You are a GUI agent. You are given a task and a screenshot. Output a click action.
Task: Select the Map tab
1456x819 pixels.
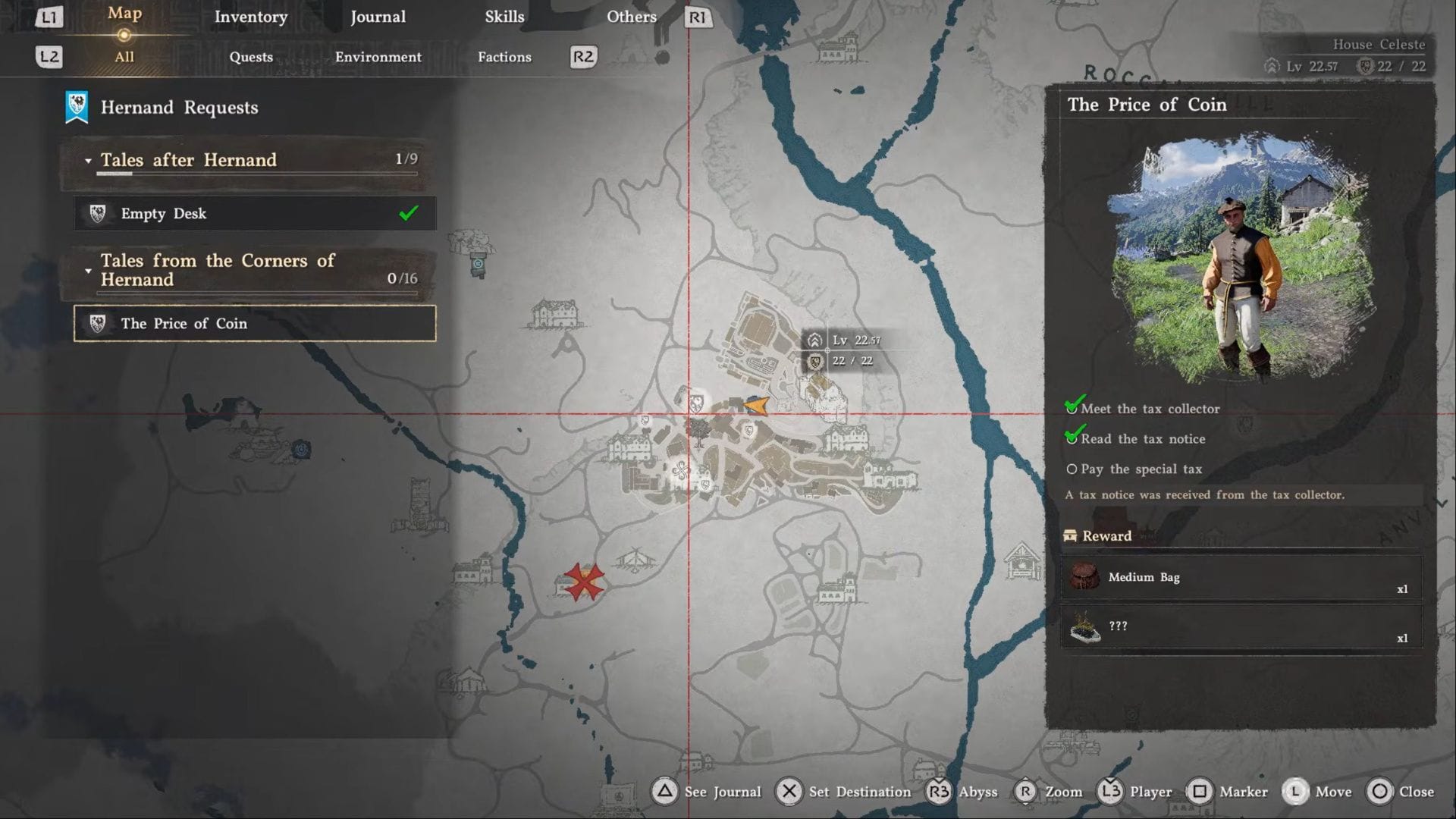[124, 14]
